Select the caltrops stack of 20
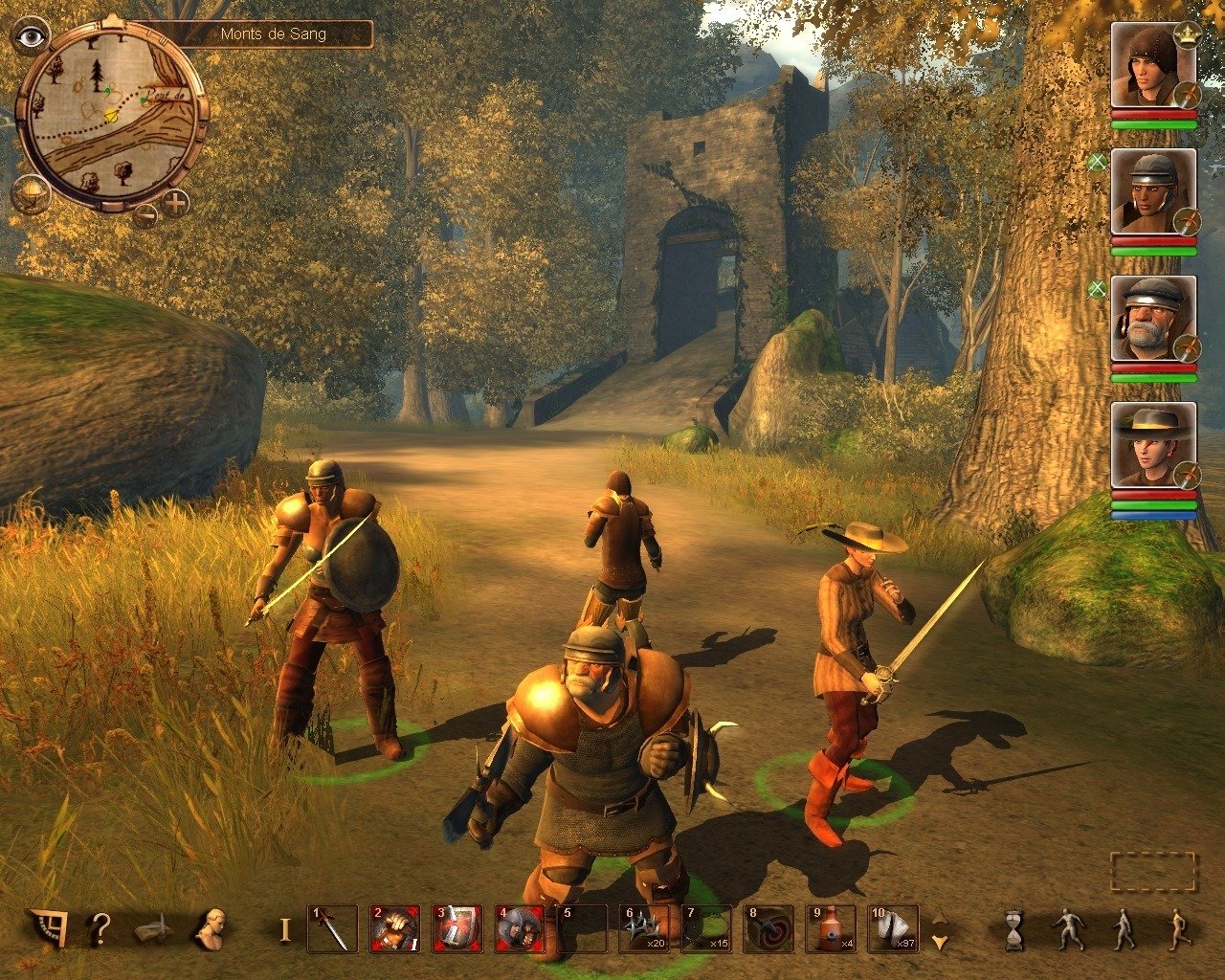Image resolution: width=1225 pixels, height=980 pixels. [x=643, y=928]
